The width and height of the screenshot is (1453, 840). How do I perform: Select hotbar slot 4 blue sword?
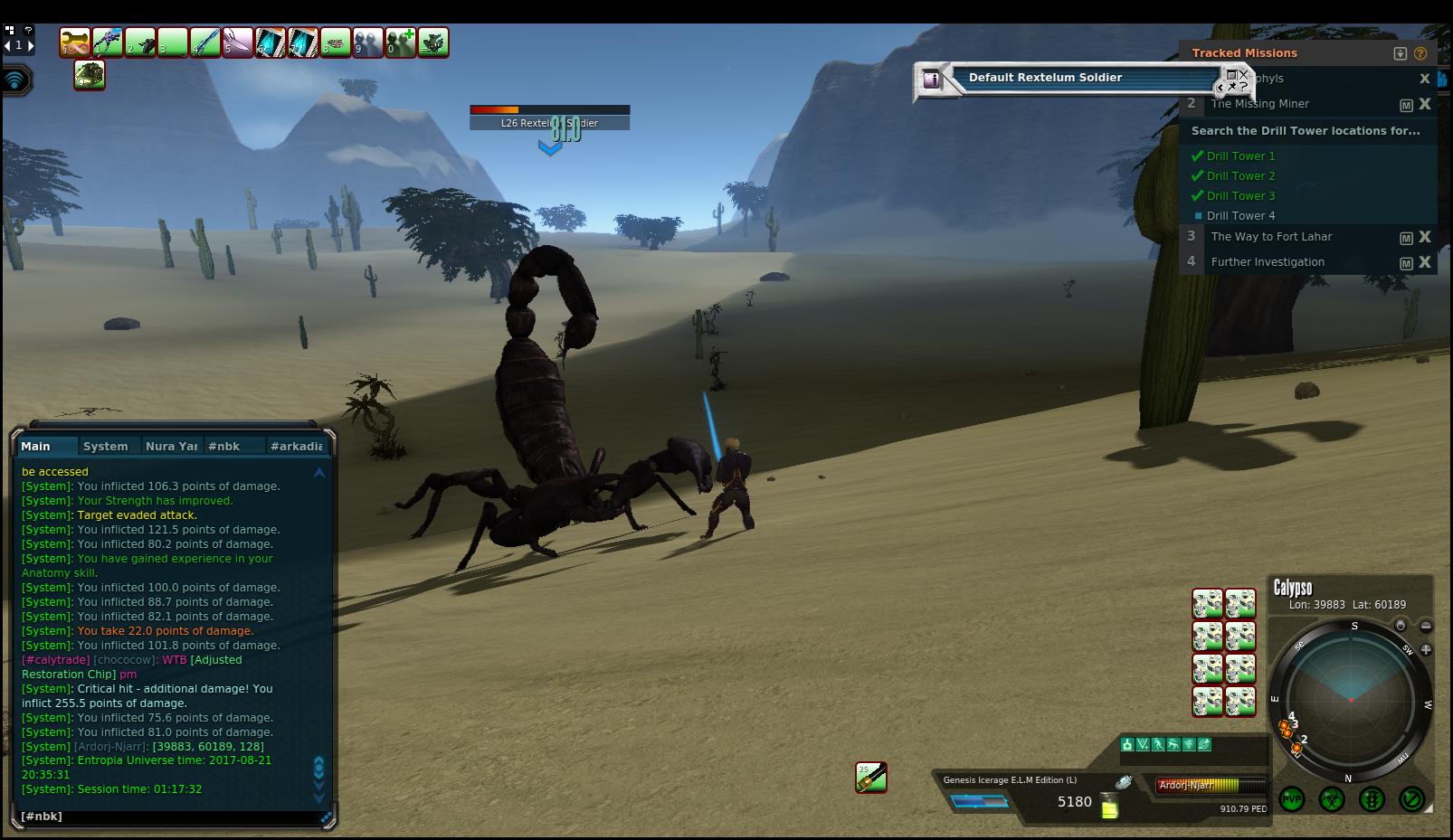click(x=205, y=42)
